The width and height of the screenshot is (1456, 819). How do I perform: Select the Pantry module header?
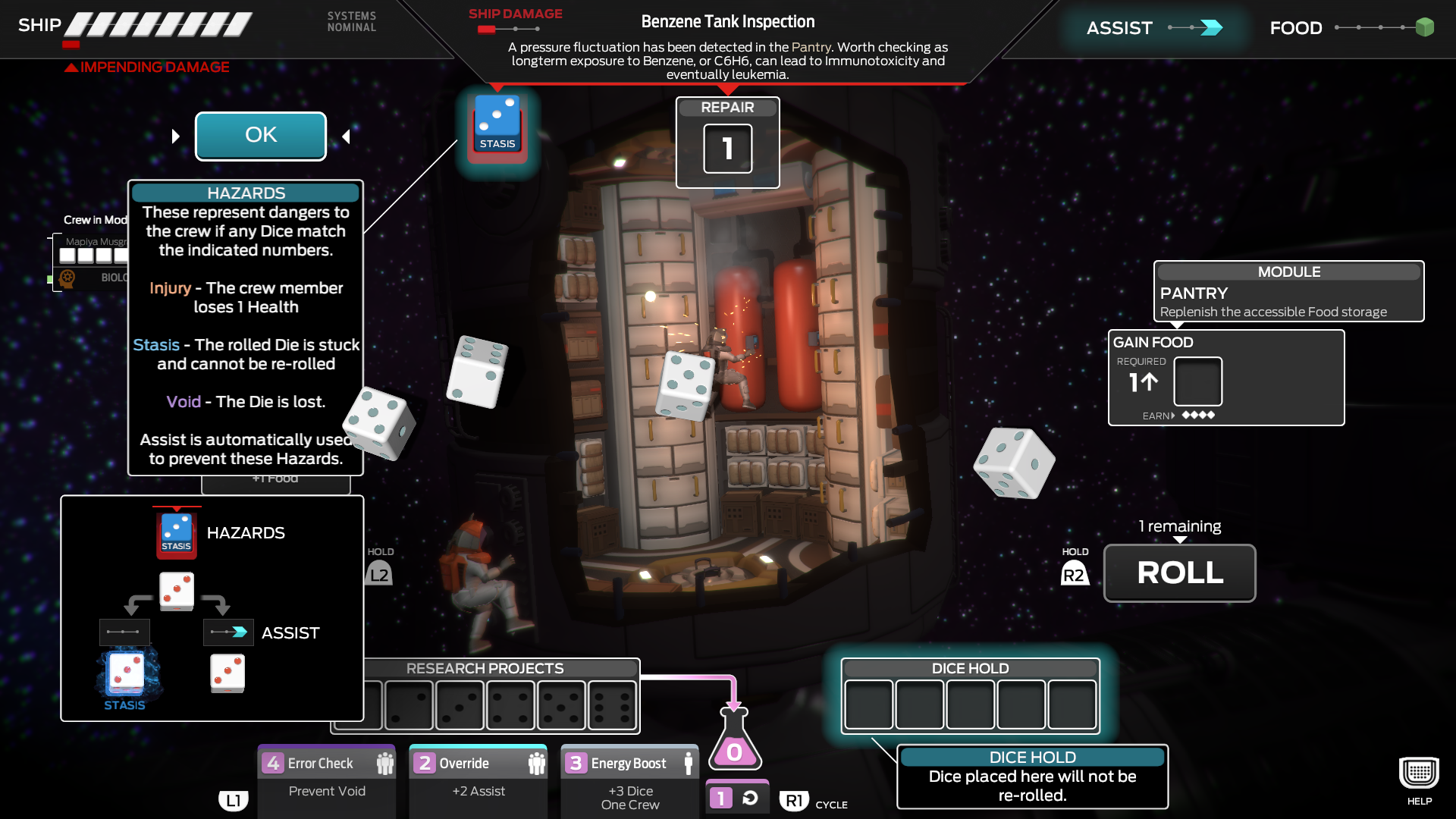tap(1288, 271)
